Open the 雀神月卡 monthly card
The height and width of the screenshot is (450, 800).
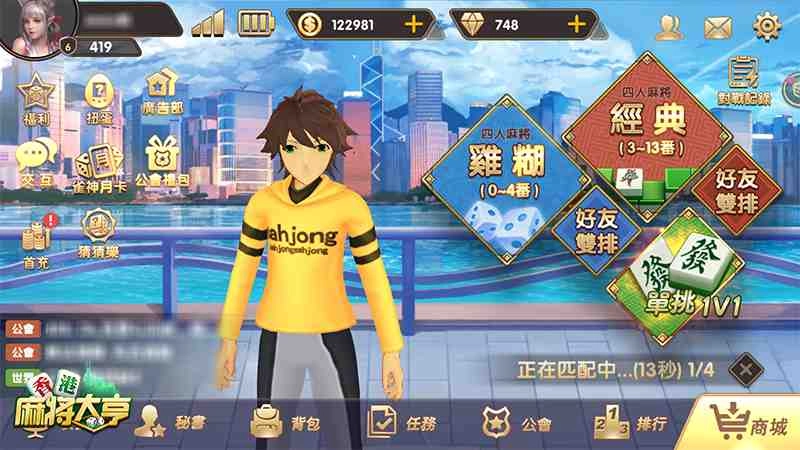[98, 164]
